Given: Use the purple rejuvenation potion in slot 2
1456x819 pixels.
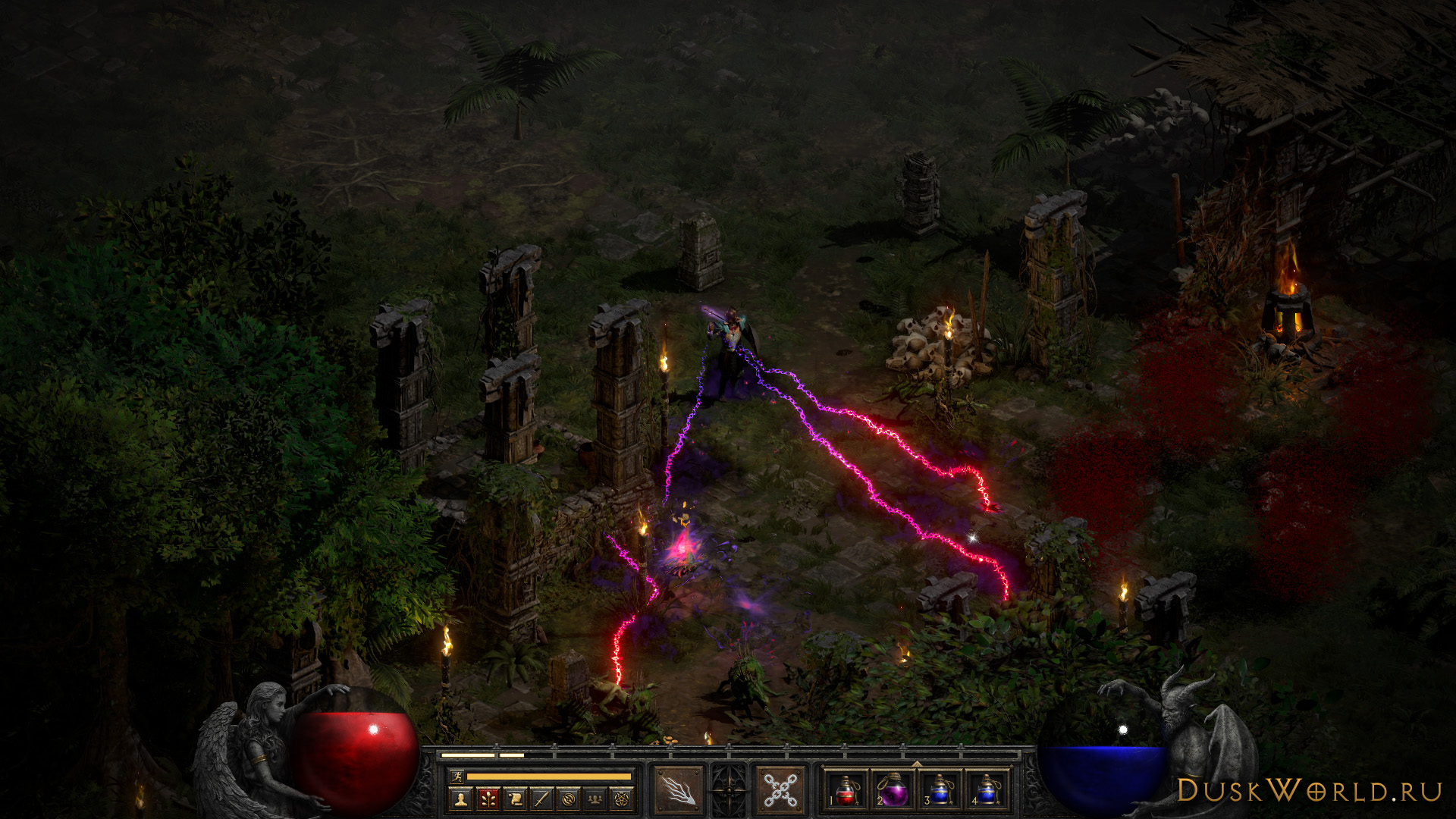Looking at the screenshot, I should click(x=893, y=790).
